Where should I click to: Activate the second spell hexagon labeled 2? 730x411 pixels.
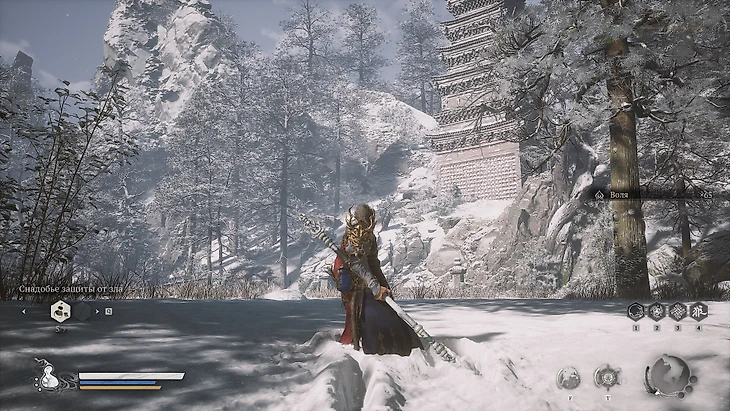(x=656, y=311)
